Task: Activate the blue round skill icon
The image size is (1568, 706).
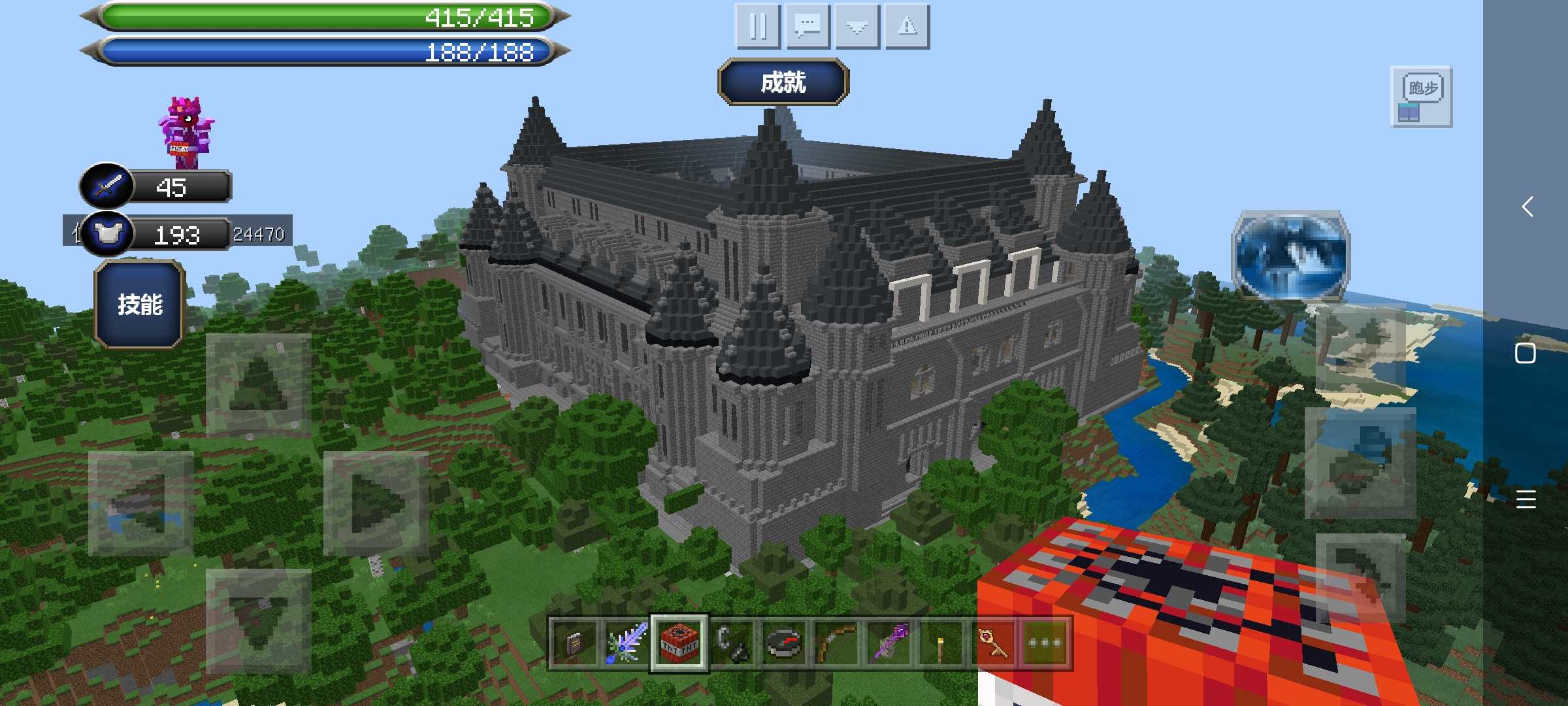Action: 1290,256
